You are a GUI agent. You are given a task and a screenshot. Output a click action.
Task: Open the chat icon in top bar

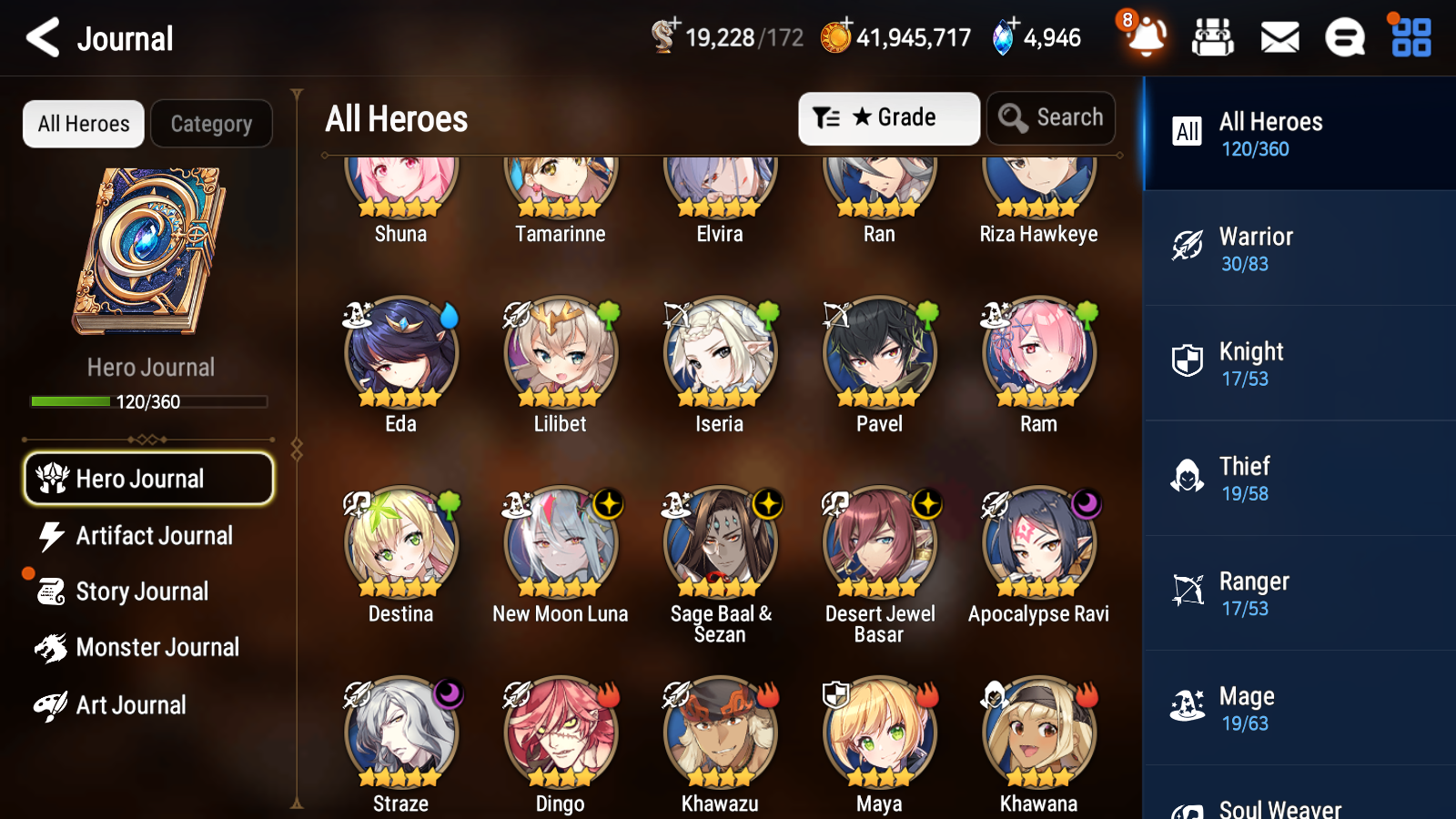click(1344, 37)
